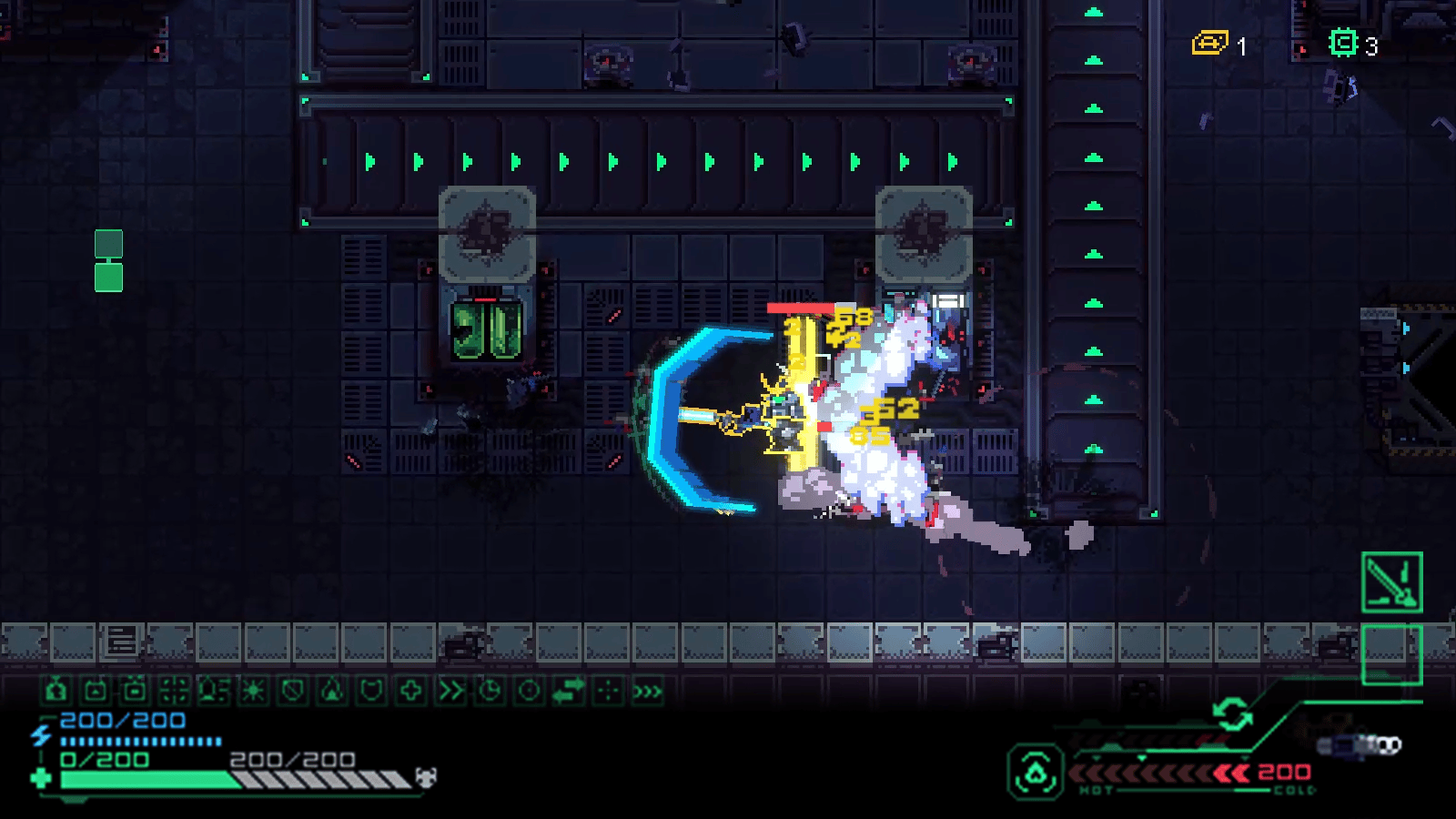The image size is (1456, 819).
Task: Click the swap arrows upgrade icon
Action: (569, 692)
